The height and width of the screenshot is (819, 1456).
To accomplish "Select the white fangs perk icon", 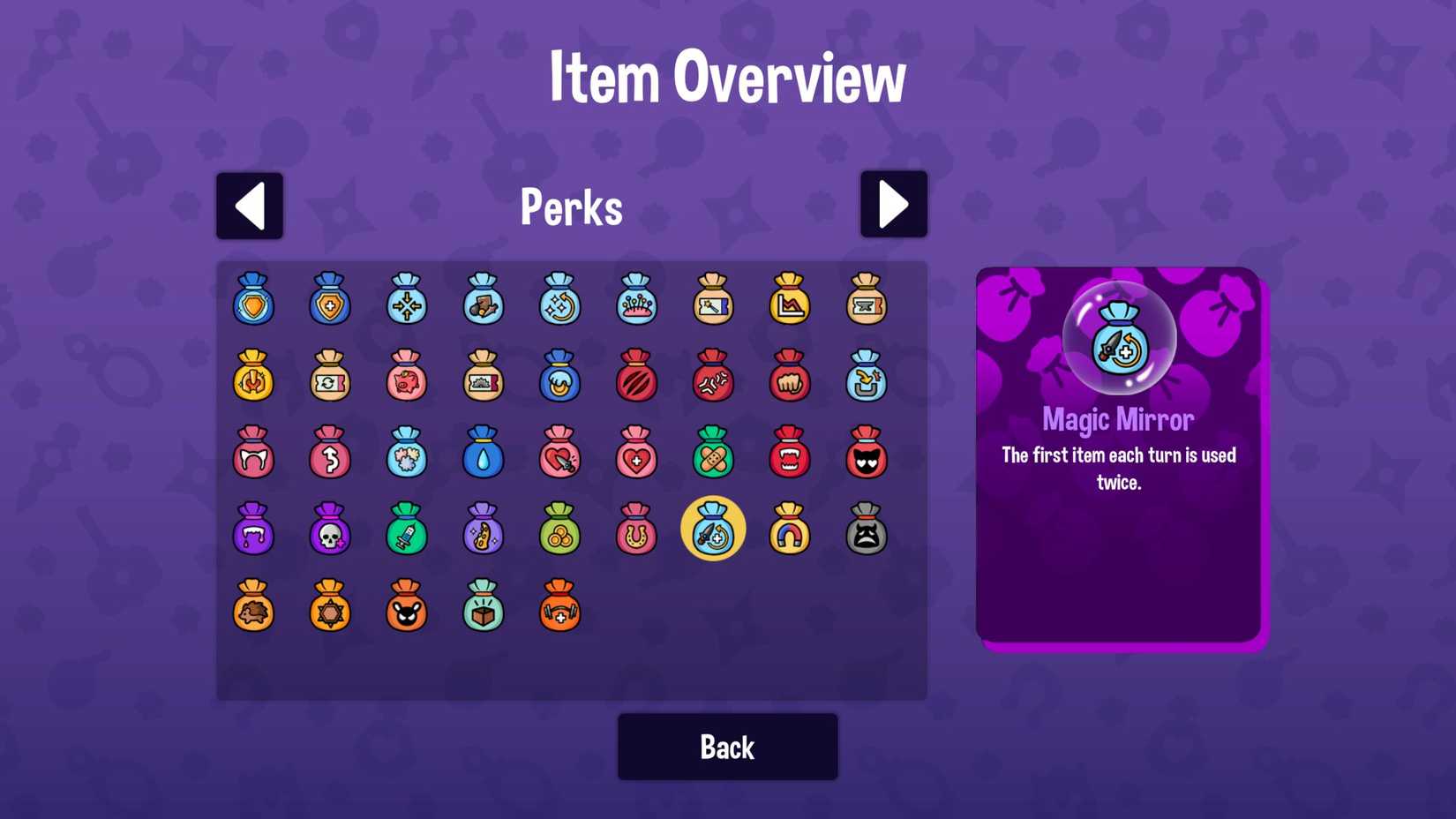I will [253, 456].
